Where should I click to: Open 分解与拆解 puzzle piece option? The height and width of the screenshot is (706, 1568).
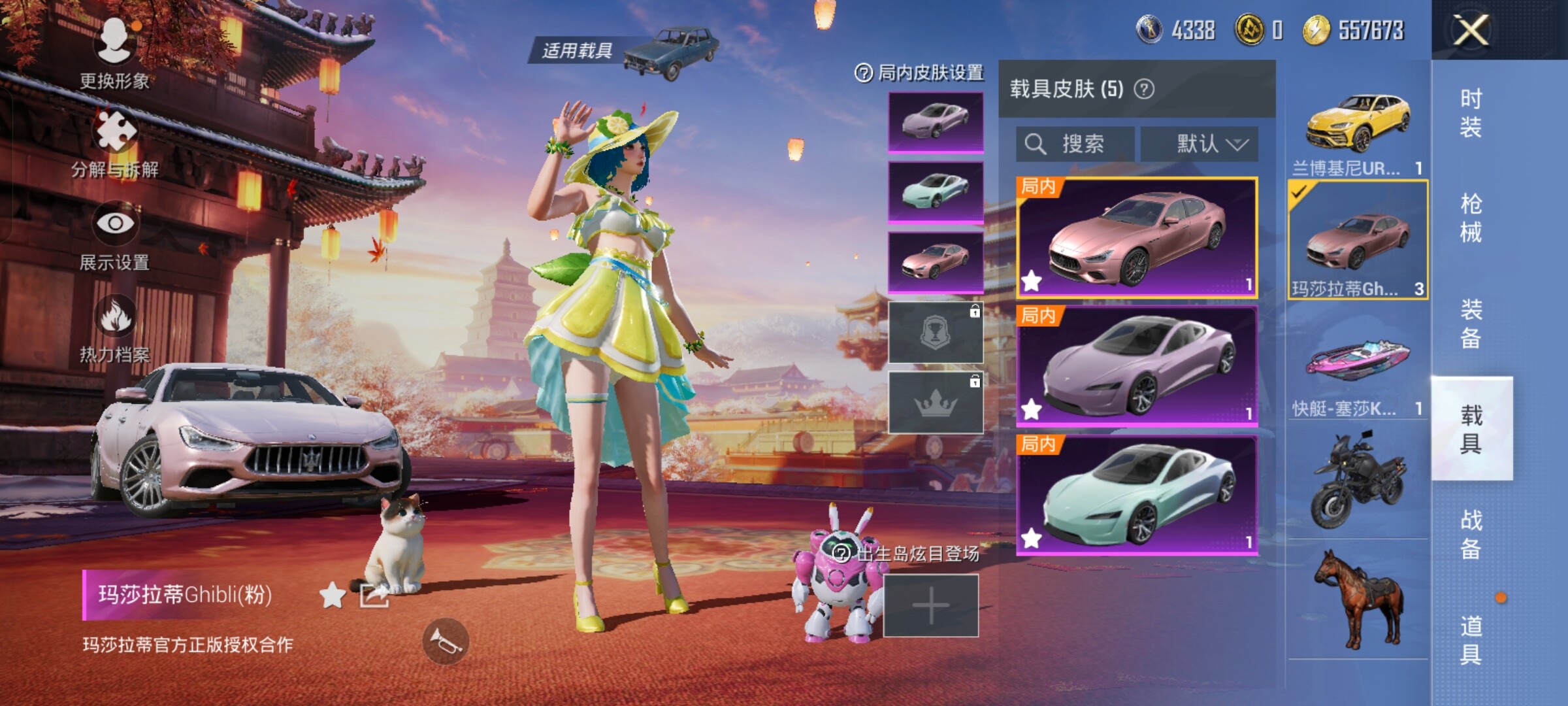click(x=115, y=141)
